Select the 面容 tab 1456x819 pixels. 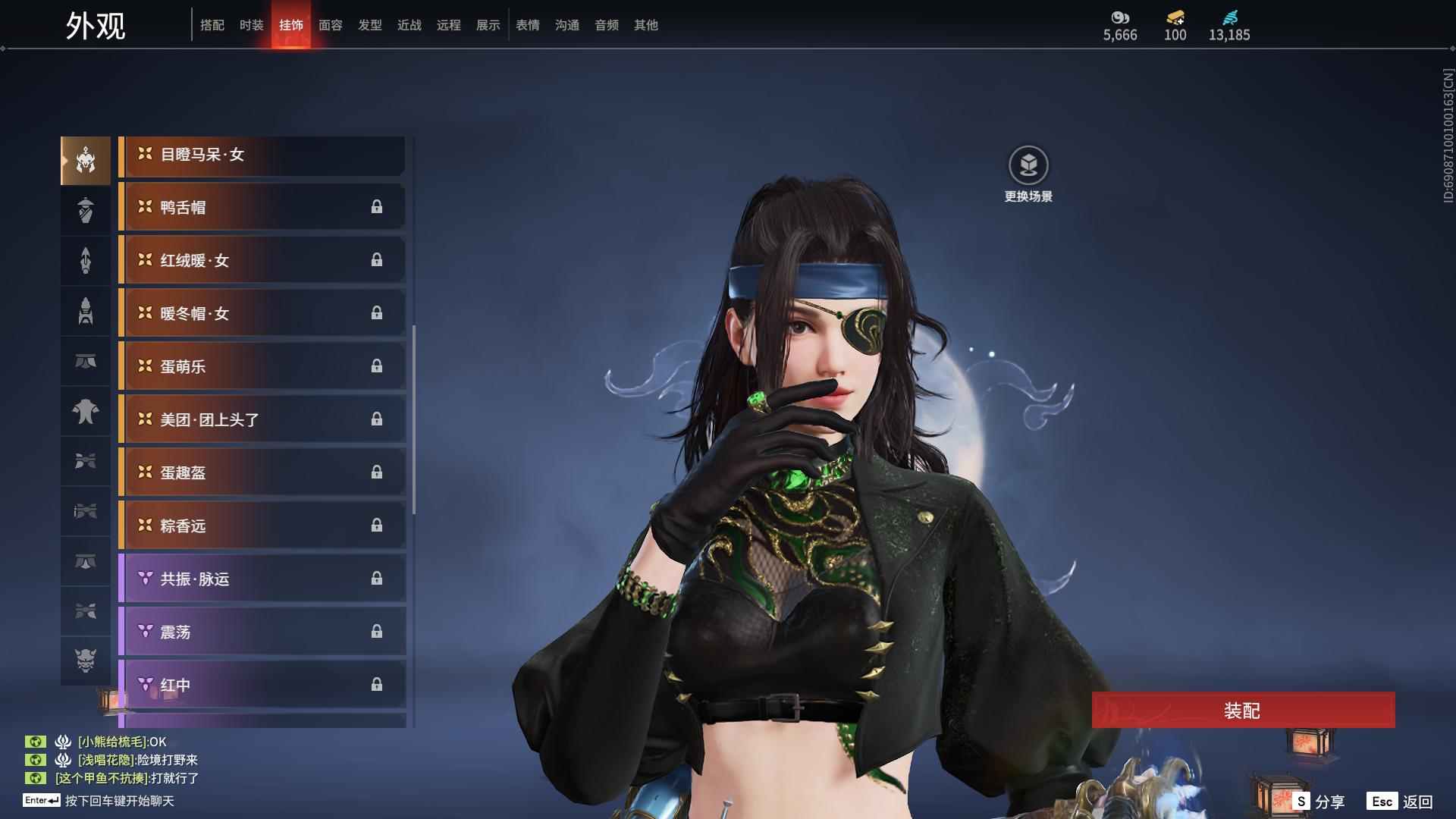pyautogui.click(x=330, y=25)
